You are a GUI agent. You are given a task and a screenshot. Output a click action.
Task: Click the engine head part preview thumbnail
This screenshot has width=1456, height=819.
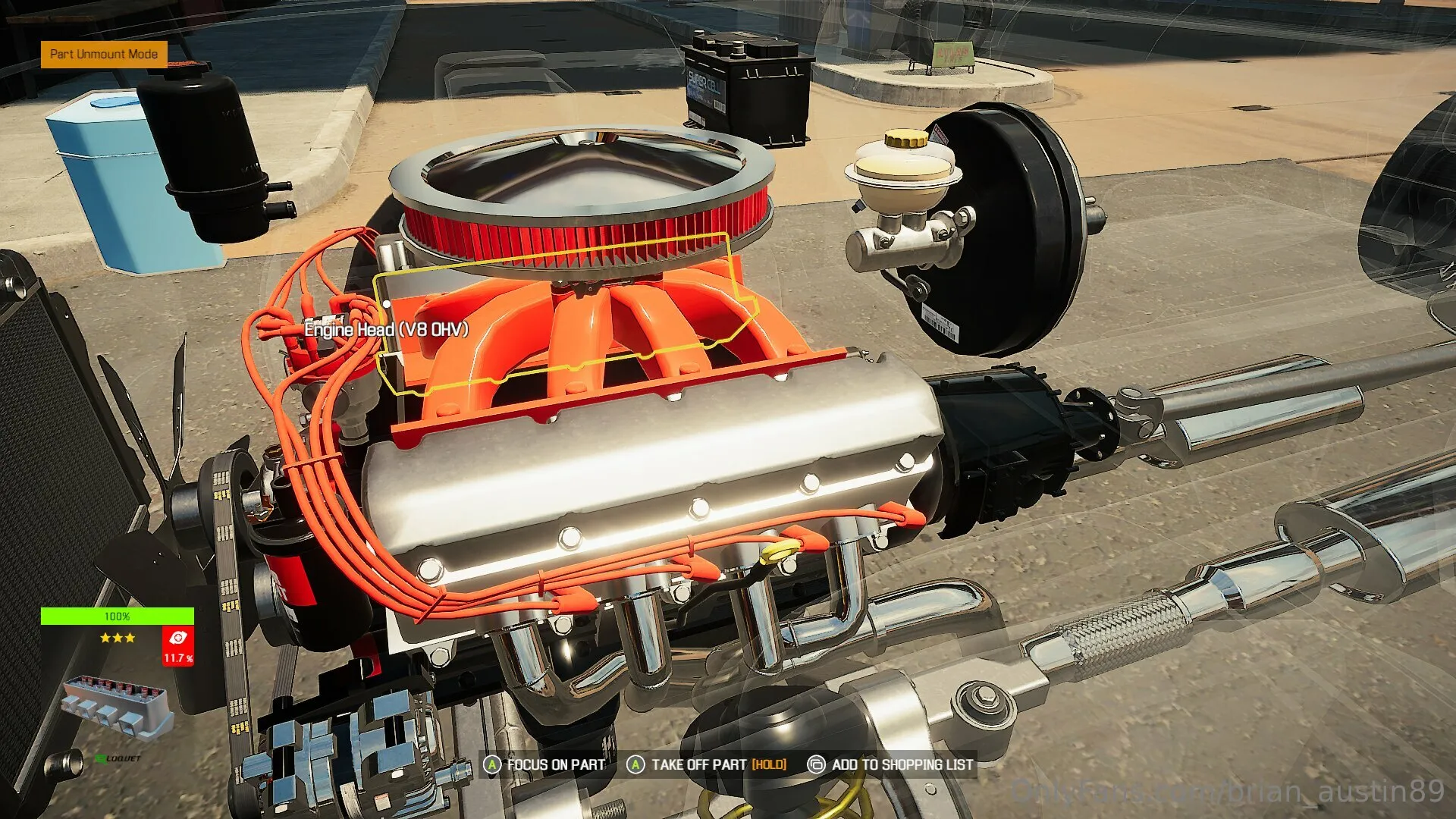(x=116, y=709)
